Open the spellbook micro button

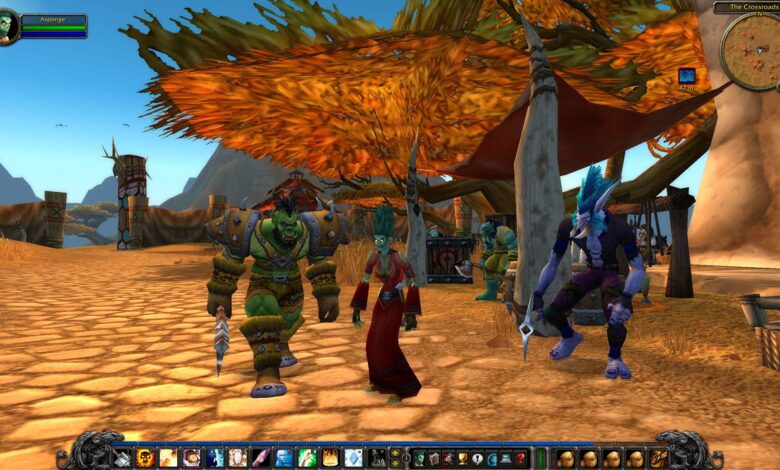432,458
